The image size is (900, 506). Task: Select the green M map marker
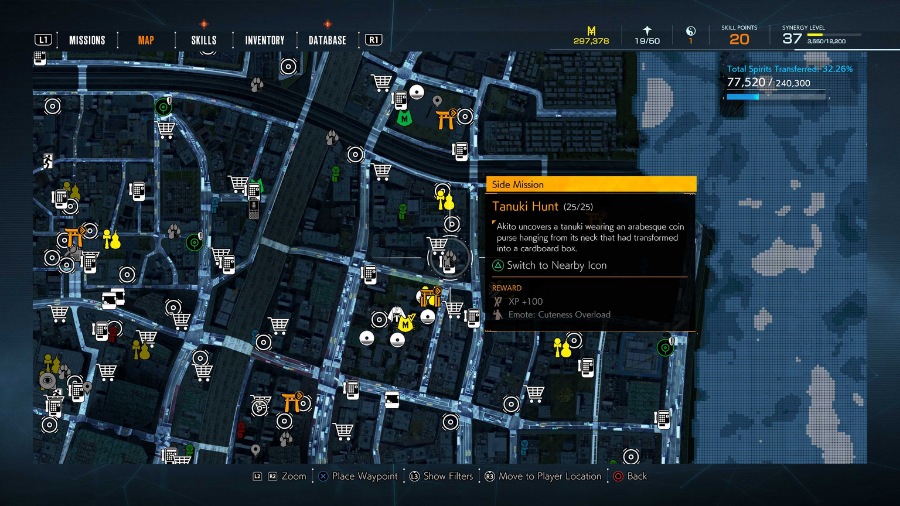click(x=404, y=118)
